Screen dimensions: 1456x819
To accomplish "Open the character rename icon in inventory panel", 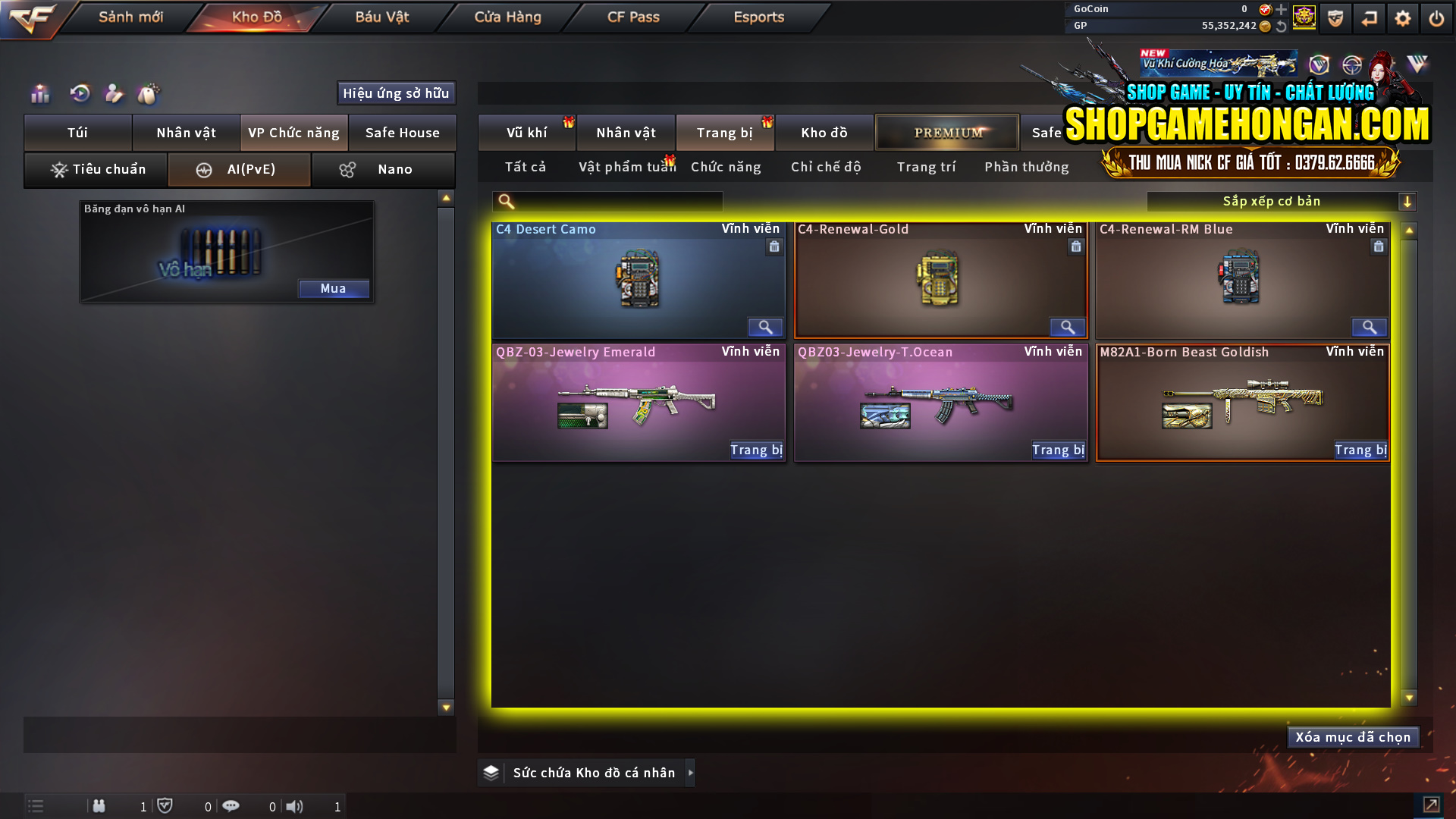I will pyautogui.click(x=114, y=93).
